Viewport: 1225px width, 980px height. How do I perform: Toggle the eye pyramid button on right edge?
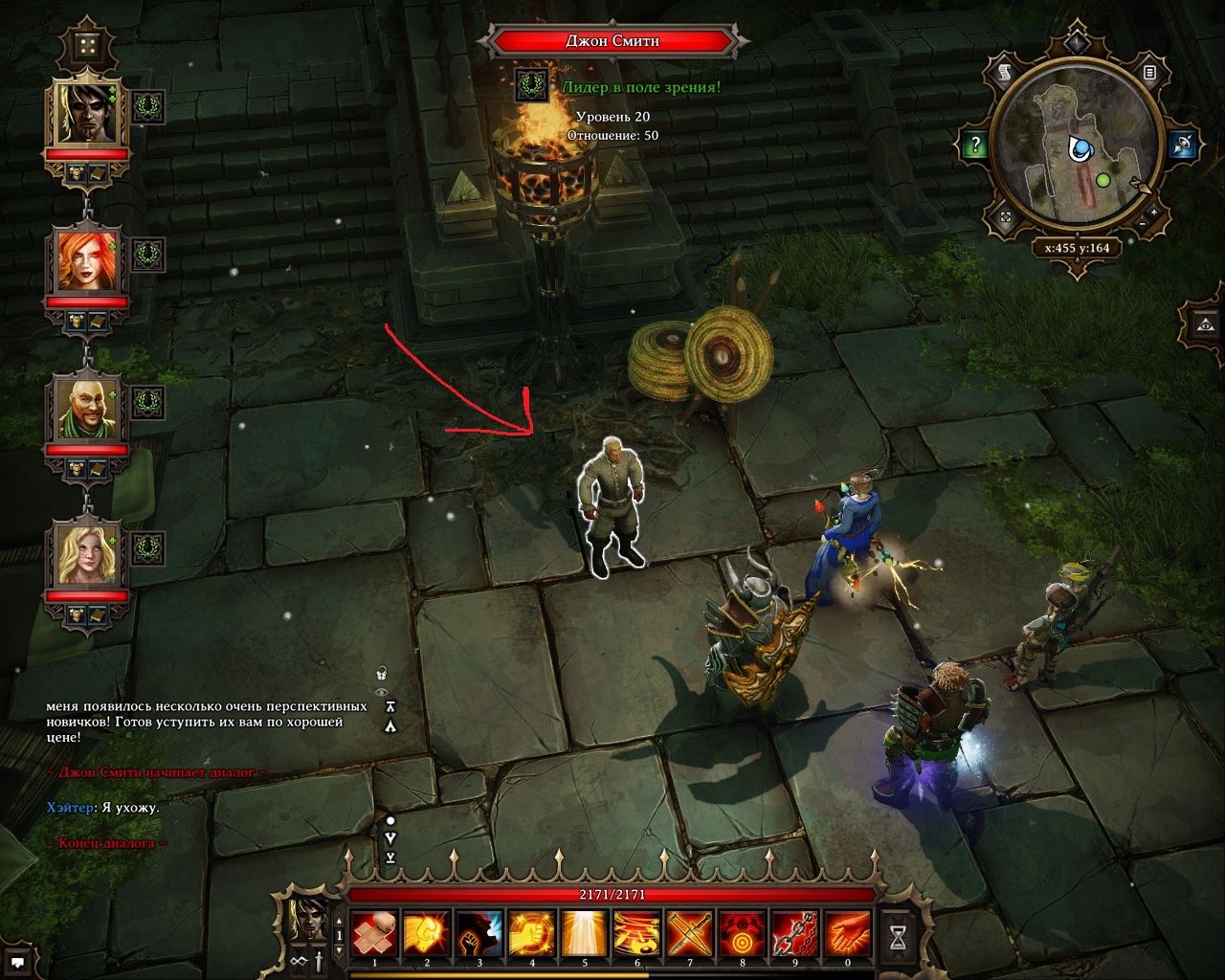click(x=1204, y=325)
